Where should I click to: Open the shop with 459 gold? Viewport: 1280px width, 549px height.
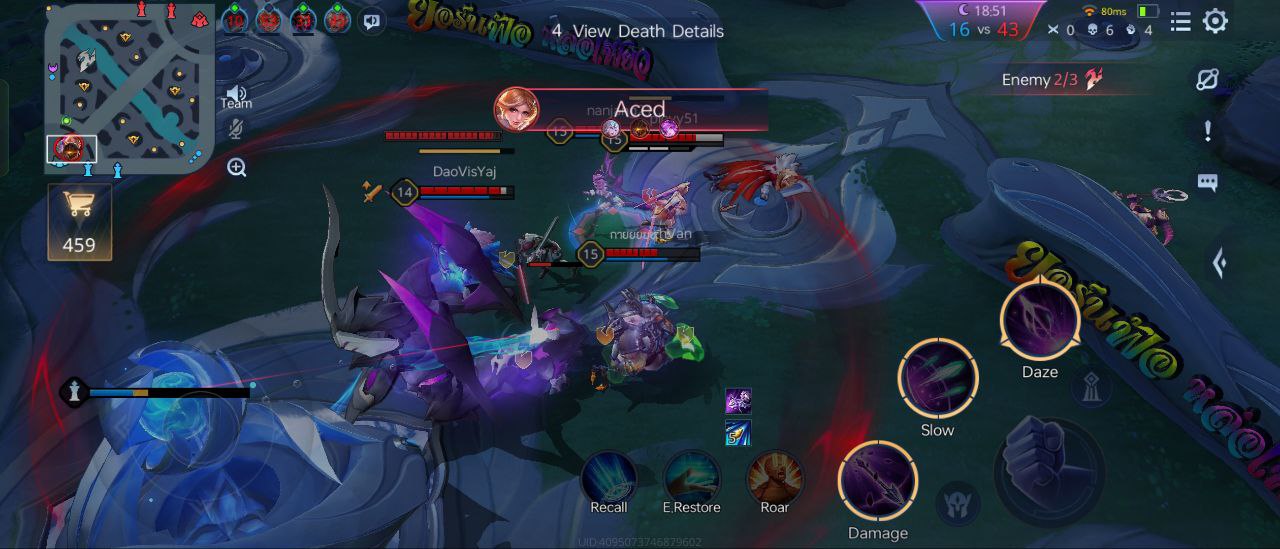[x=79, y=222]
